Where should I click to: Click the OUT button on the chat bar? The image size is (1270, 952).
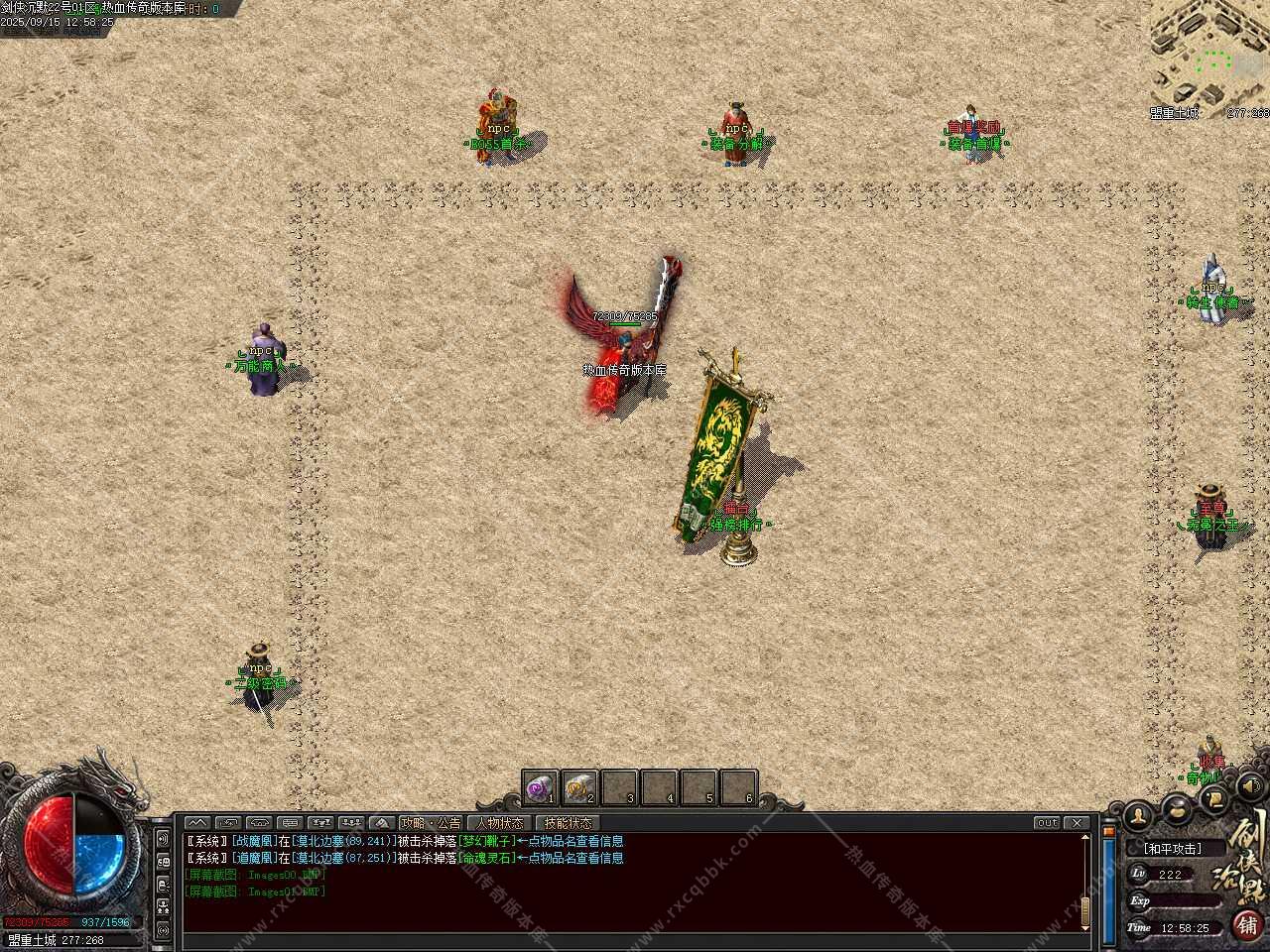[x=1047, y=823]
